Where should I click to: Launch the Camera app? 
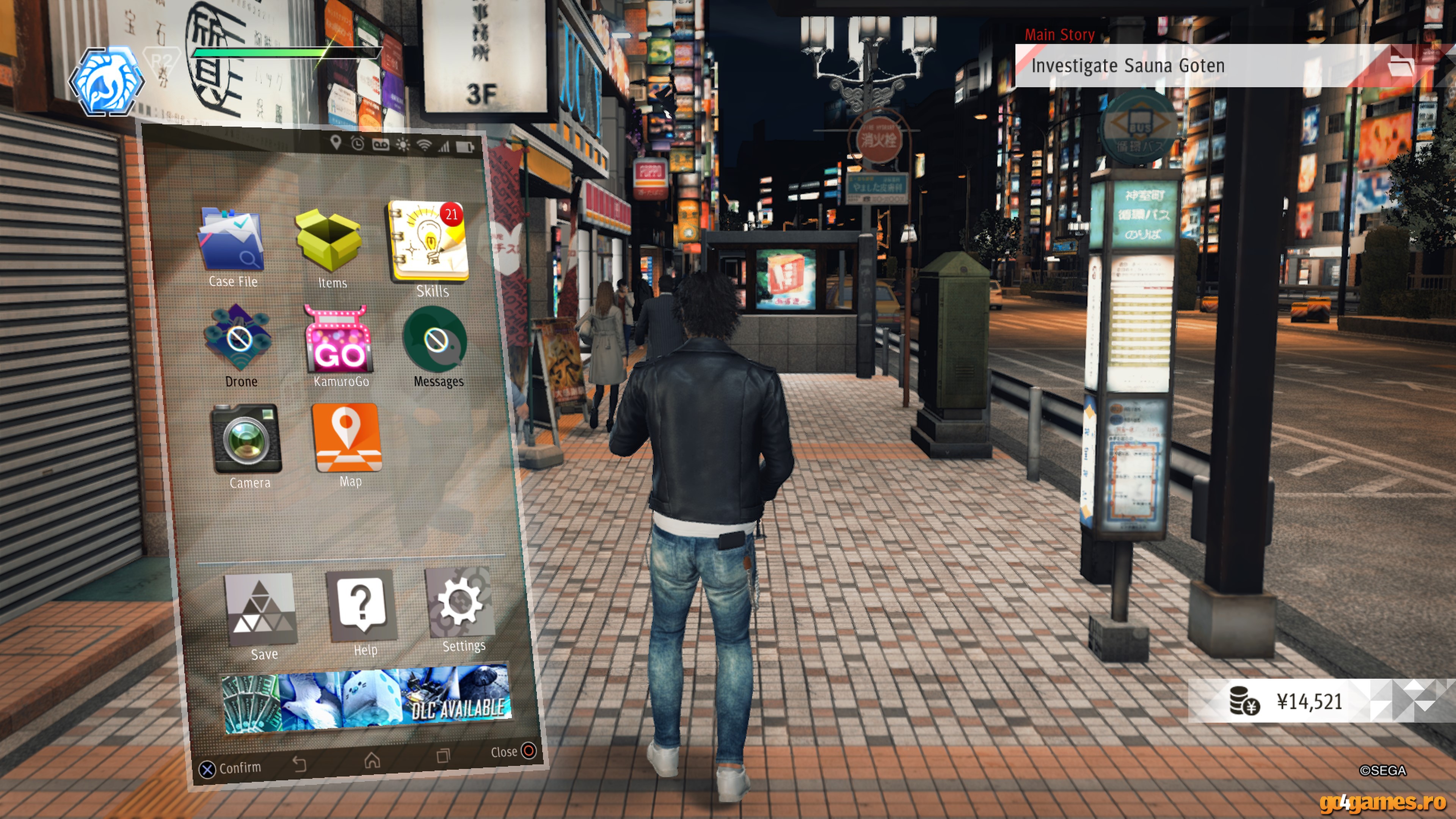(246, 439)
